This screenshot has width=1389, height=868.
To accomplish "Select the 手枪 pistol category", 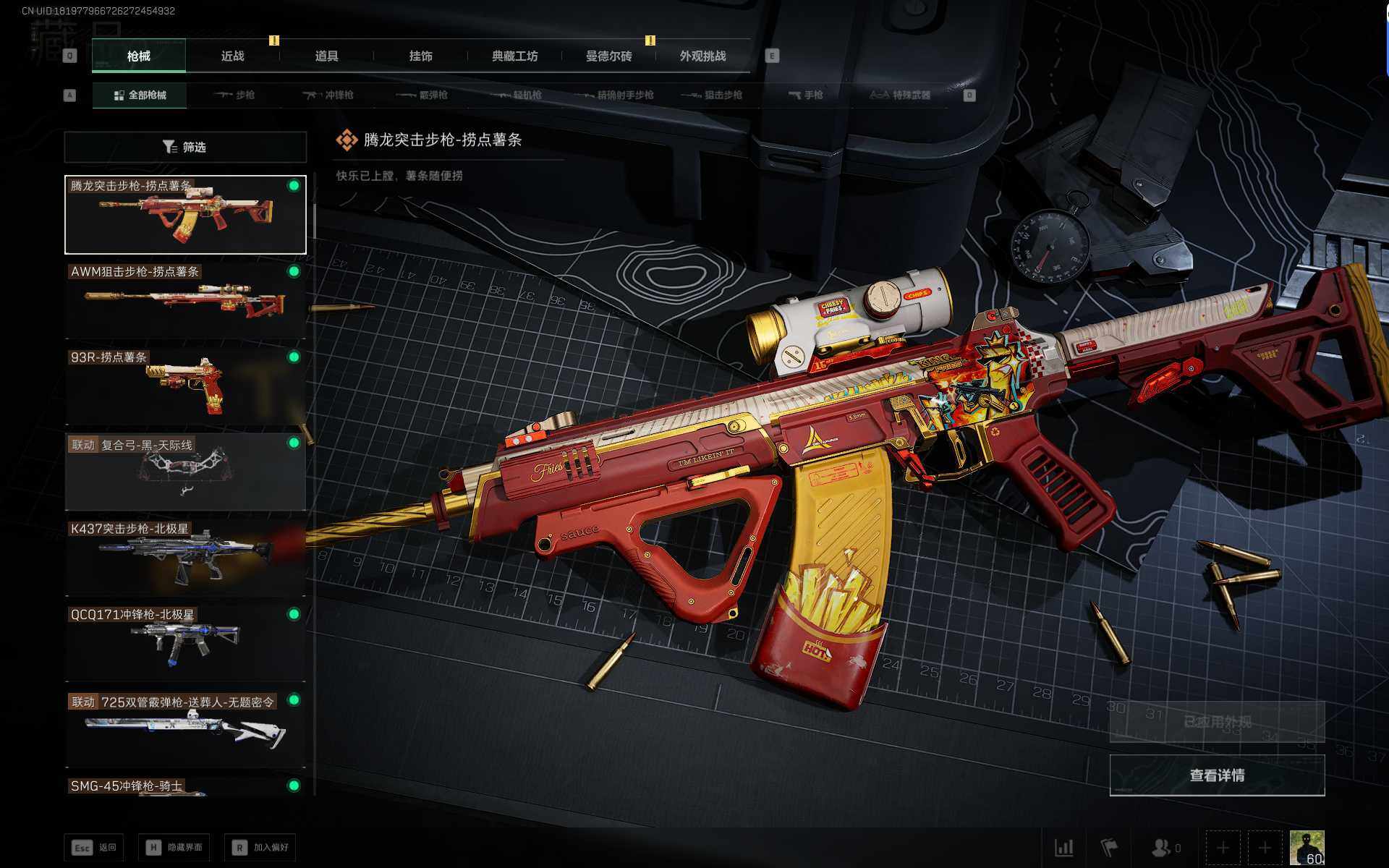I will click(x=806, y=95).
